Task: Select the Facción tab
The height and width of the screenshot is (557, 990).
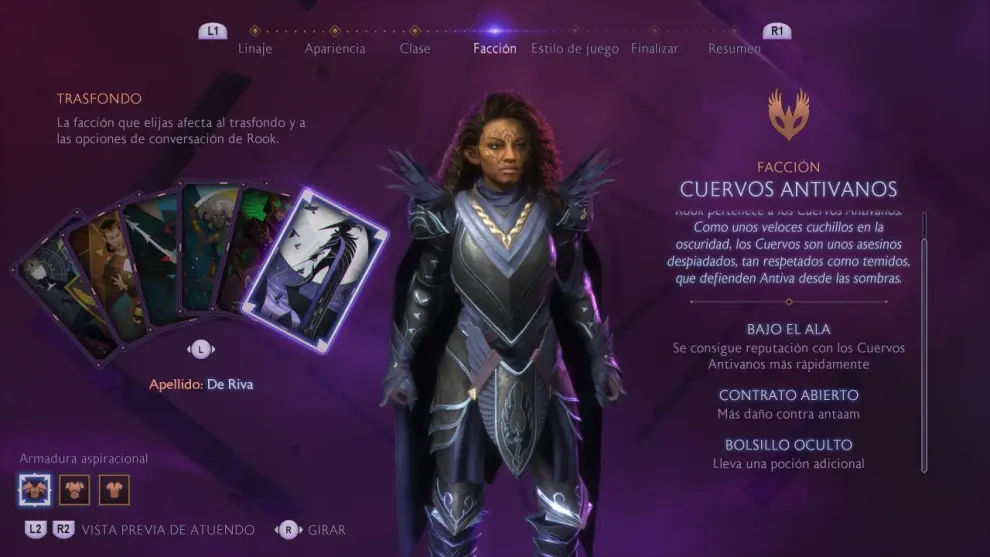Action: click(x=495, y=48)
